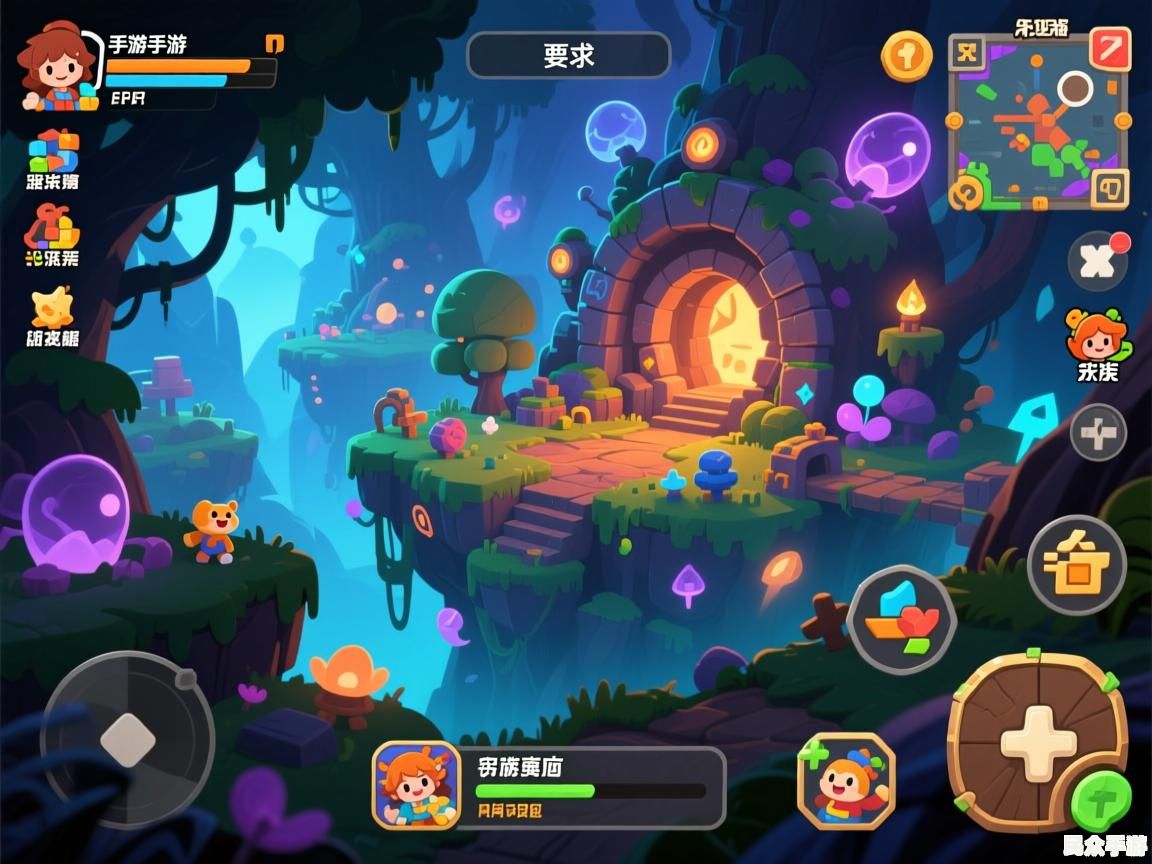Tap the small green round button
The image size is (1152, 864).
[1101, 801]
